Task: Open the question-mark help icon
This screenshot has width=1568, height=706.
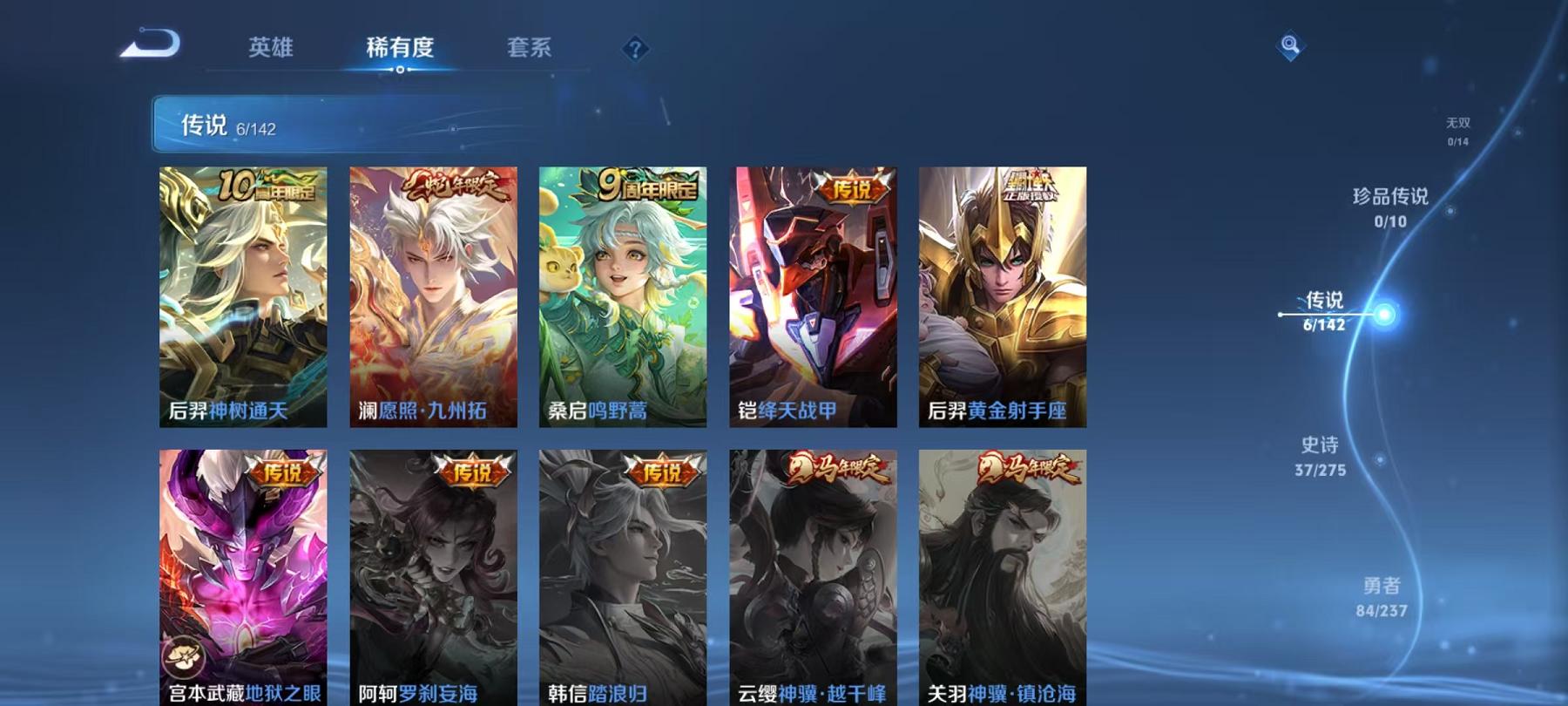Action: pos(635,49)
